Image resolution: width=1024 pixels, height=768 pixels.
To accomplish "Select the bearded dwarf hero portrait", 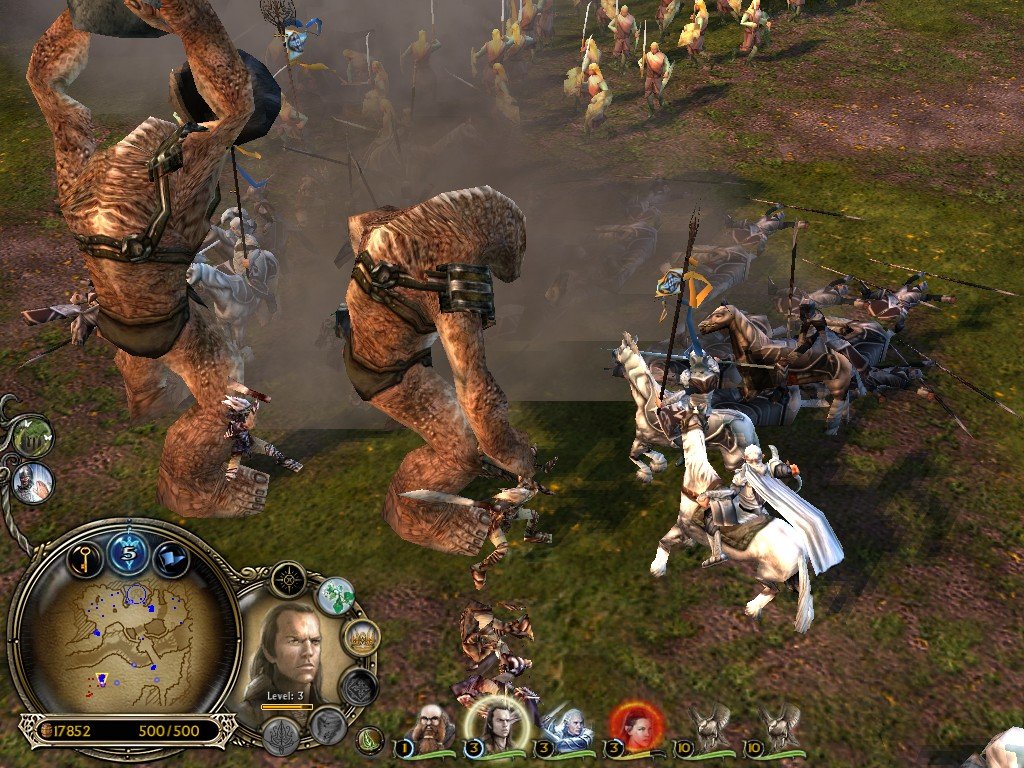I will (432, 728).
